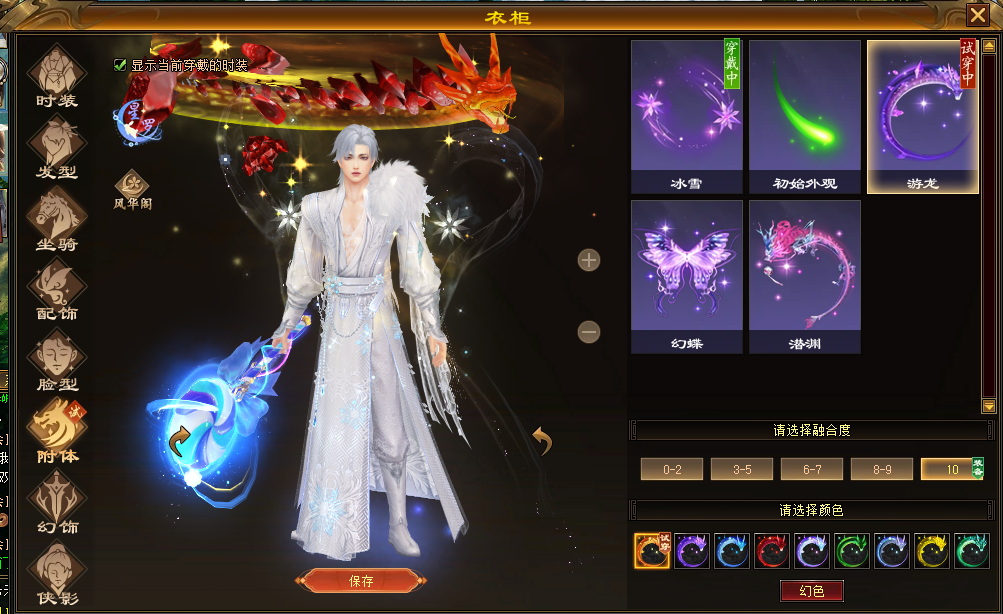Close the wardrobe window
Screen dimensions: 1003x614
click(977, 15)
